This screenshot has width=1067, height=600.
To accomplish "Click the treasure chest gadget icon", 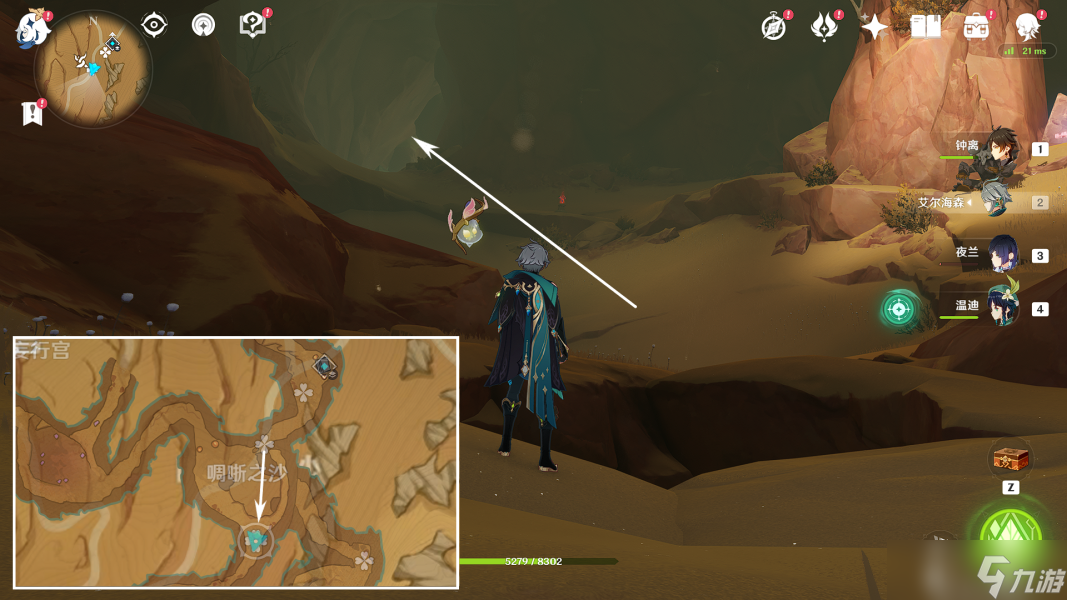I will pyautogui.click(x=1010, y=460).
